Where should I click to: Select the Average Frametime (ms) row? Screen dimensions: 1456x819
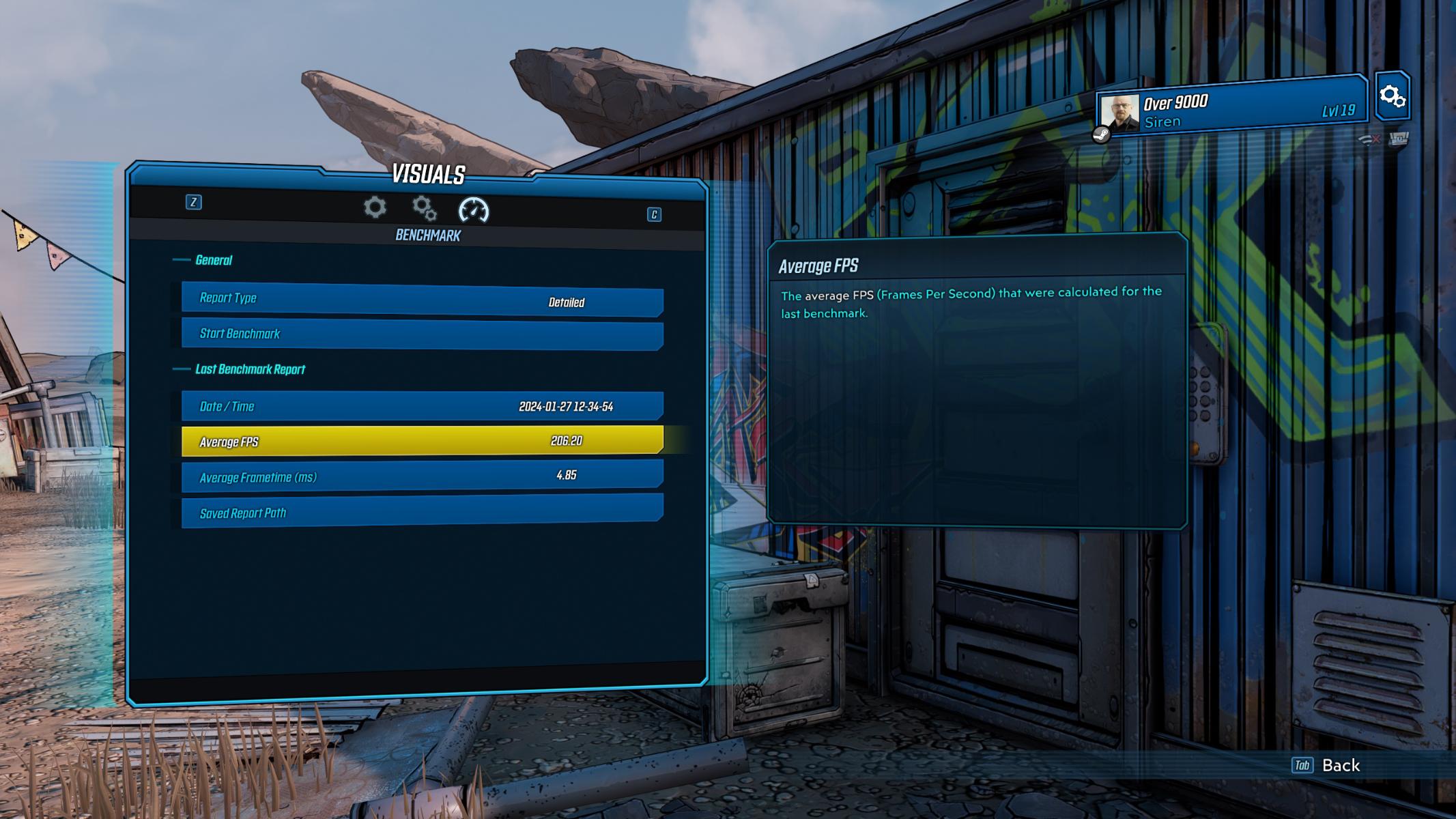[x=422, y=476]
